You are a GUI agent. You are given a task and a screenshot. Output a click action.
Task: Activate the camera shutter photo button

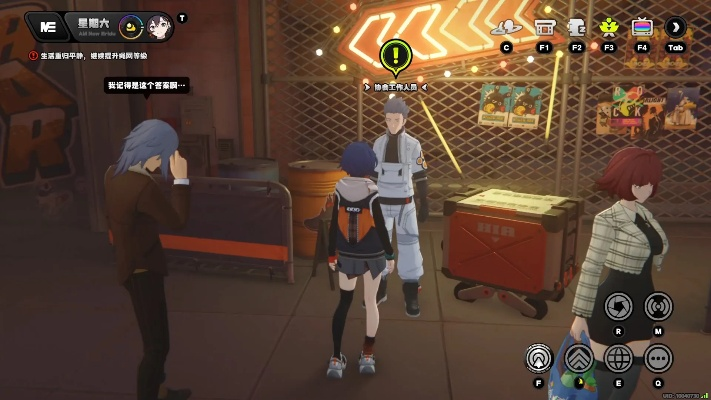pyautogui.click(x=619, y=305)
